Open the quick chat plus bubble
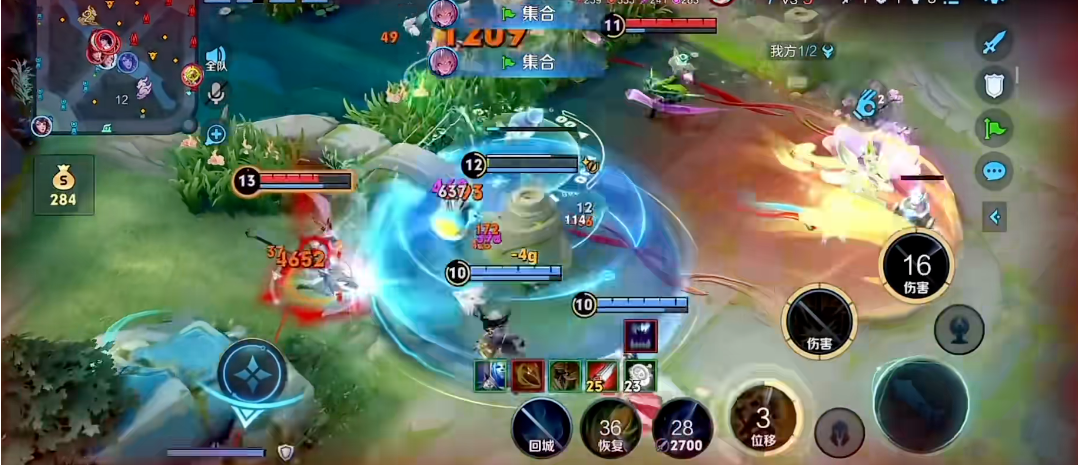Screen dimensions: 1078x465 (x=215, y=133)
